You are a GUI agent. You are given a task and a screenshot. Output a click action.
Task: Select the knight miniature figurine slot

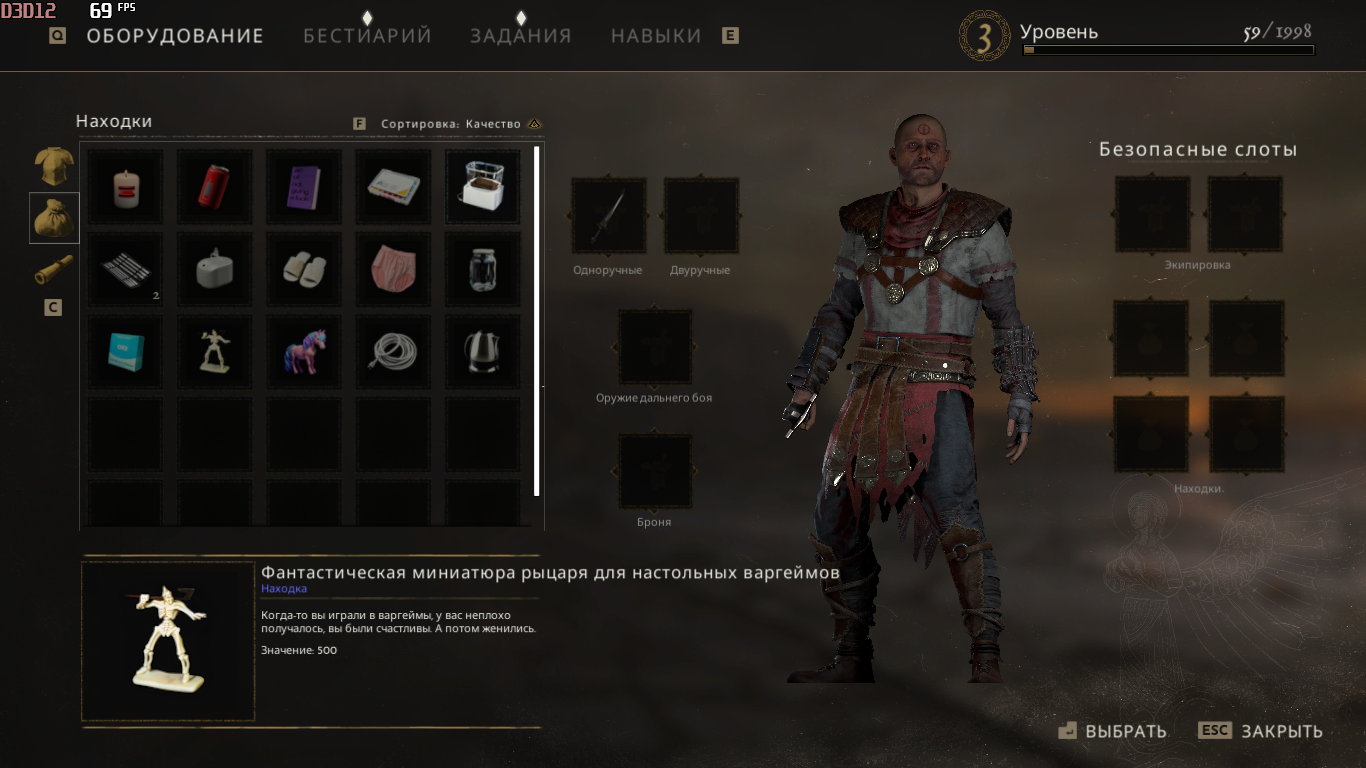(x=215, y=352)
